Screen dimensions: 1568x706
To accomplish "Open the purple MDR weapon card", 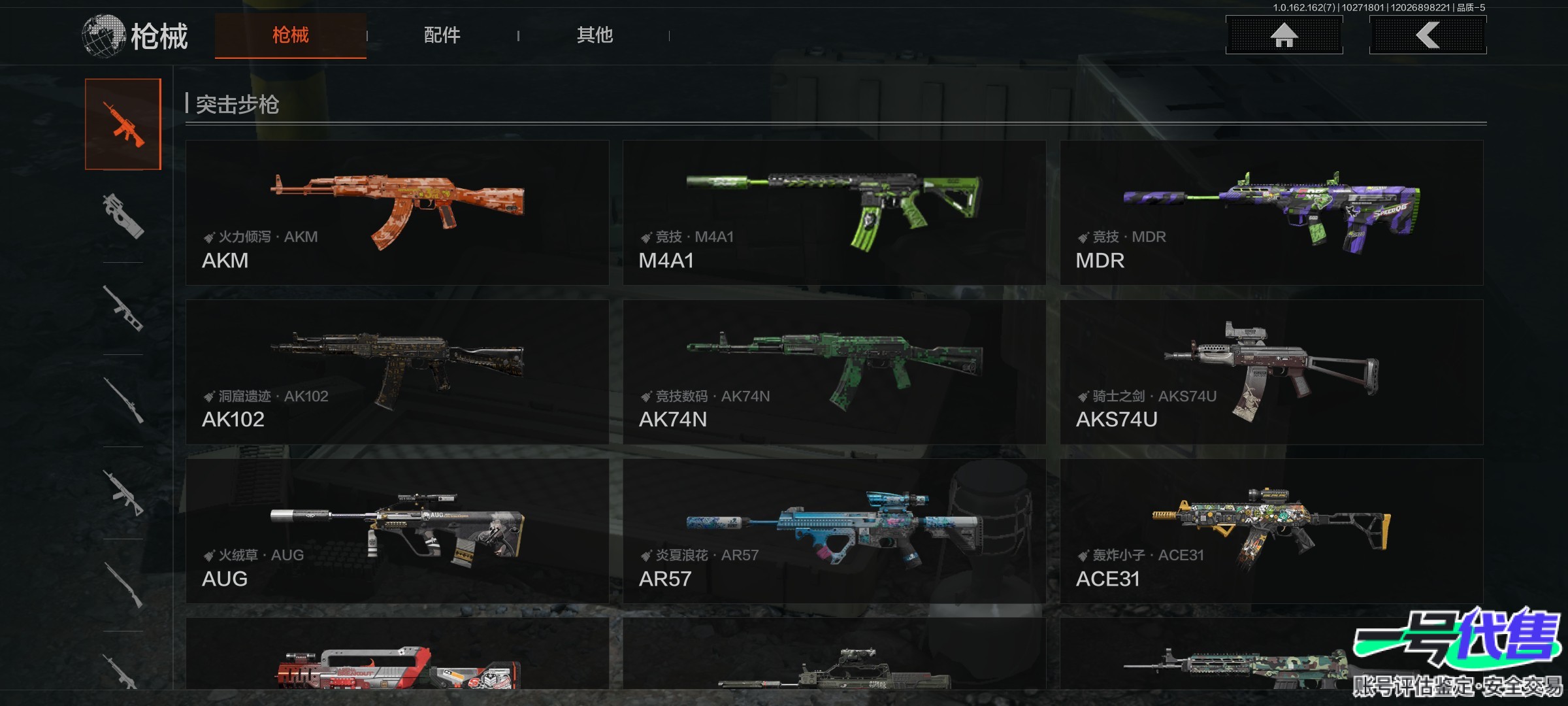I will pyautogui.click(x=1271, y=212).
